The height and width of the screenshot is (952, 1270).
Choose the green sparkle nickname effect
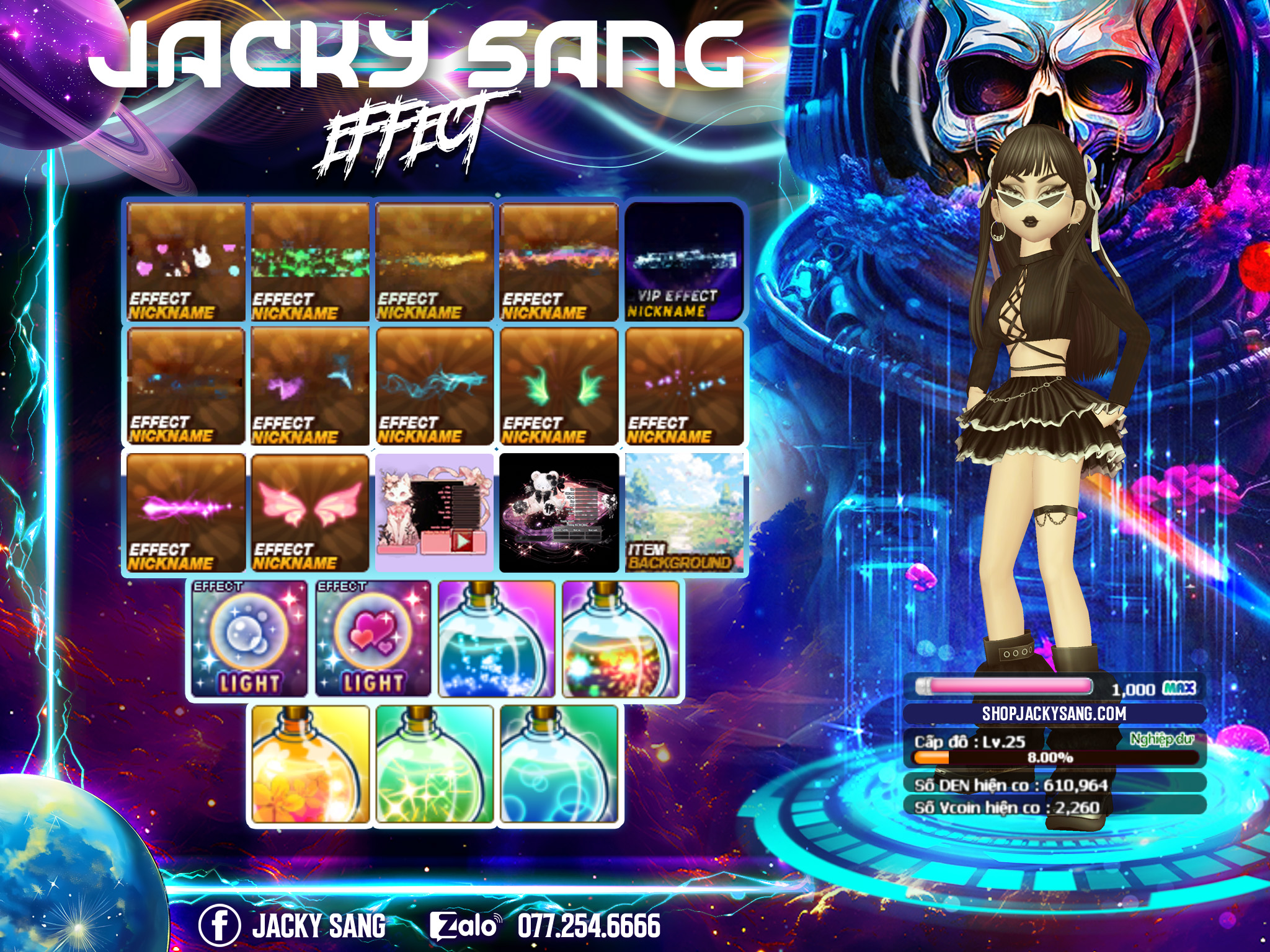pyautogui.click(x=310, y=262)
